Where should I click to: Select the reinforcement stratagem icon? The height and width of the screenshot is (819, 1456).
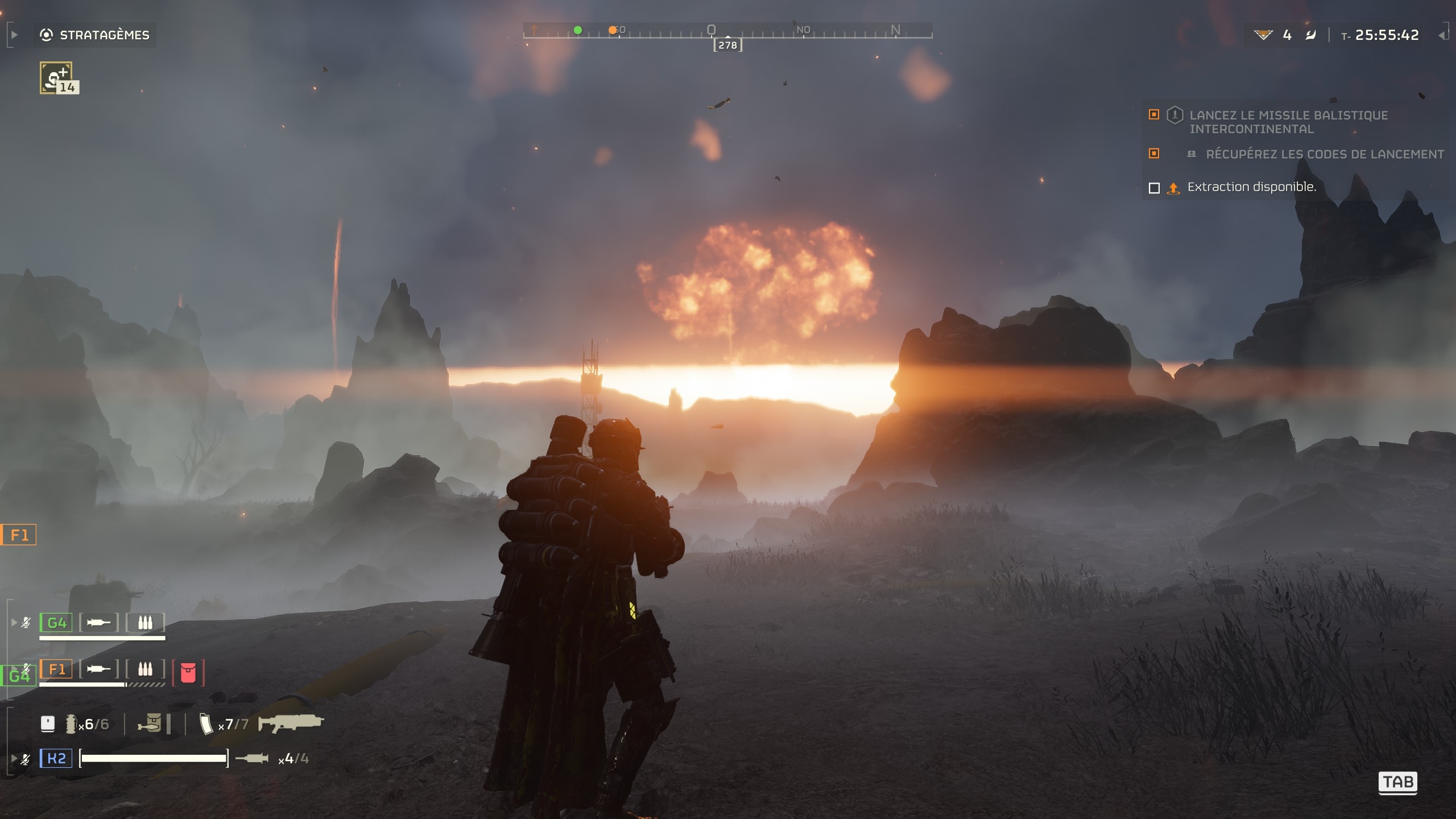point(56,78)
